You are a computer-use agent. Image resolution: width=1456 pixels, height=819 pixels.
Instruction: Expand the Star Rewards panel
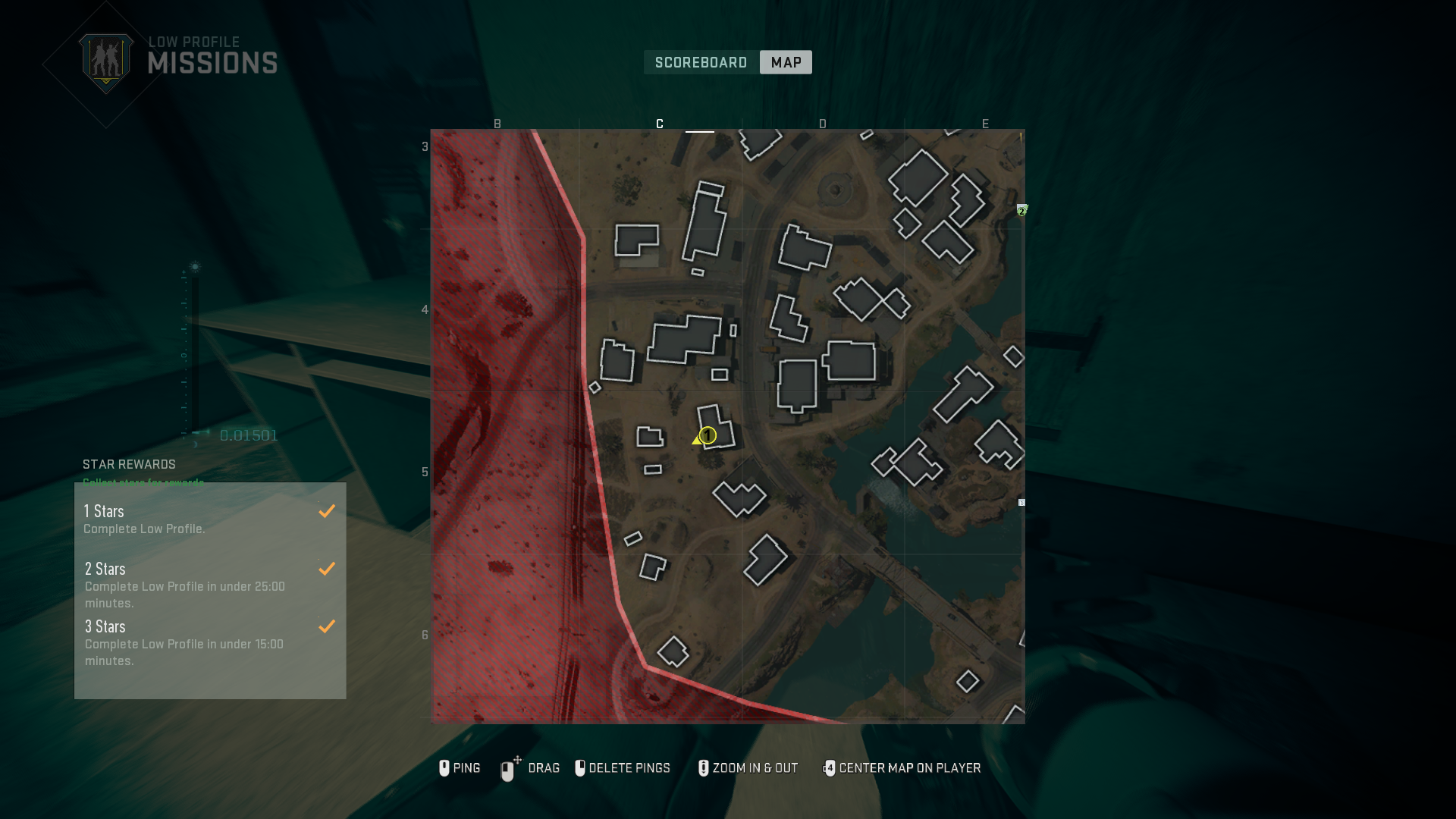coord(128,464)
